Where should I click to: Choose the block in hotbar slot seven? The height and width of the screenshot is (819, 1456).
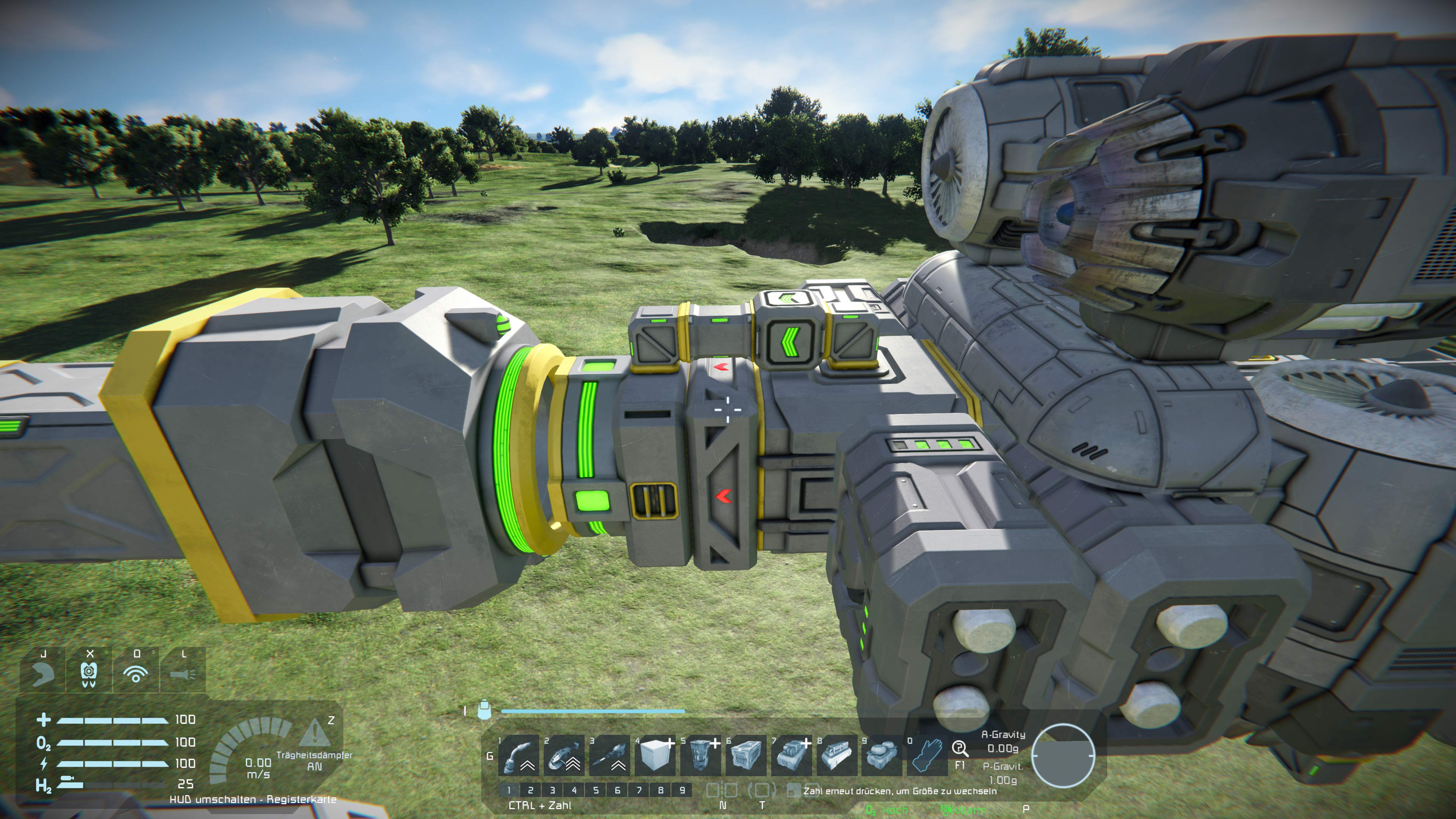click(x=791, y=755)
